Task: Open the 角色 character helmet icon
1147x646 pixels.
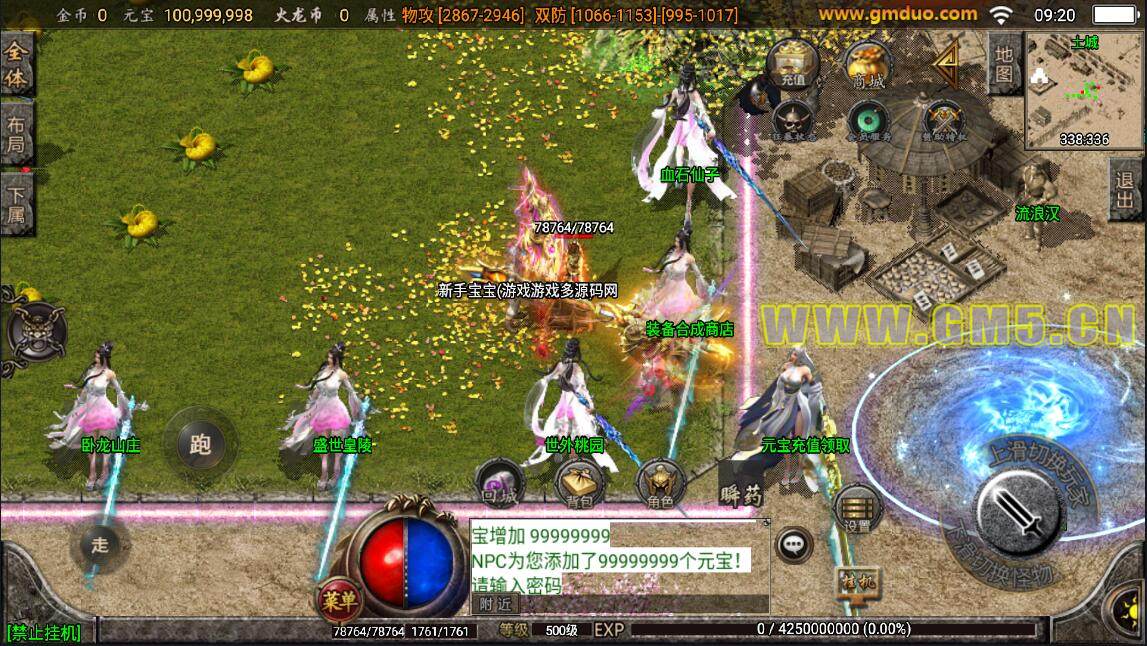Action: pos(660,484)
